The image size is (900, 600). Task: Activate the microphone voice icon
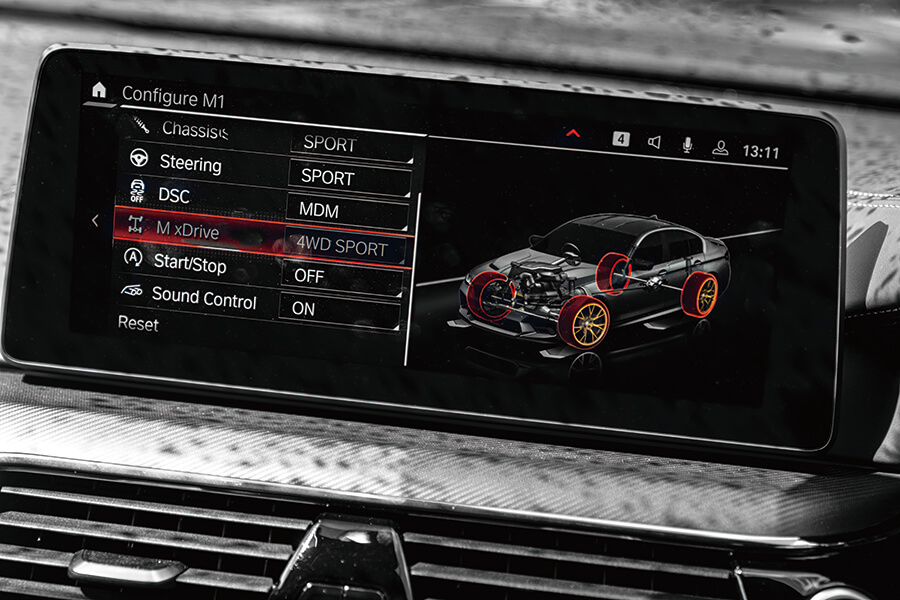687,145
